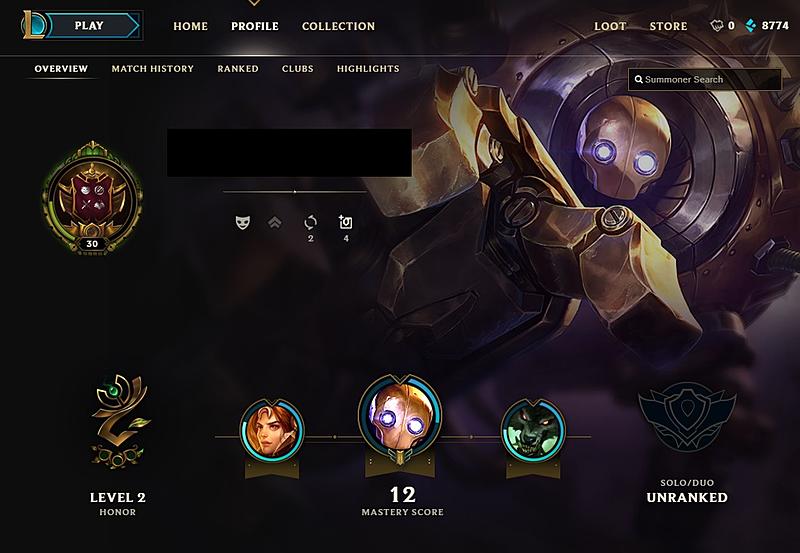Open the Profile section
800x553 pixels.
[x=255, y=26]
